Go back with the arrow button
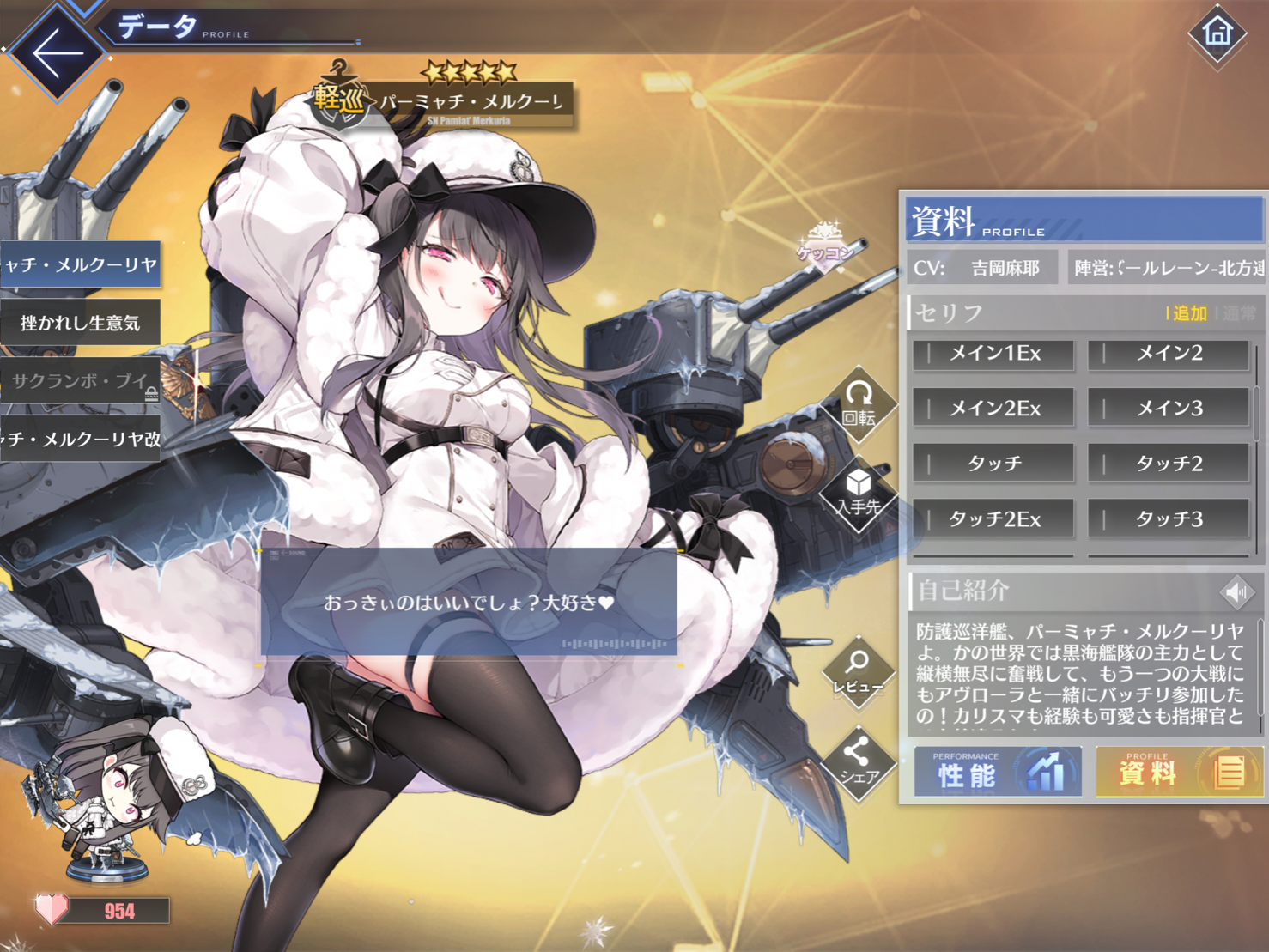This screenshot has width=1269, height=952. 58,52
